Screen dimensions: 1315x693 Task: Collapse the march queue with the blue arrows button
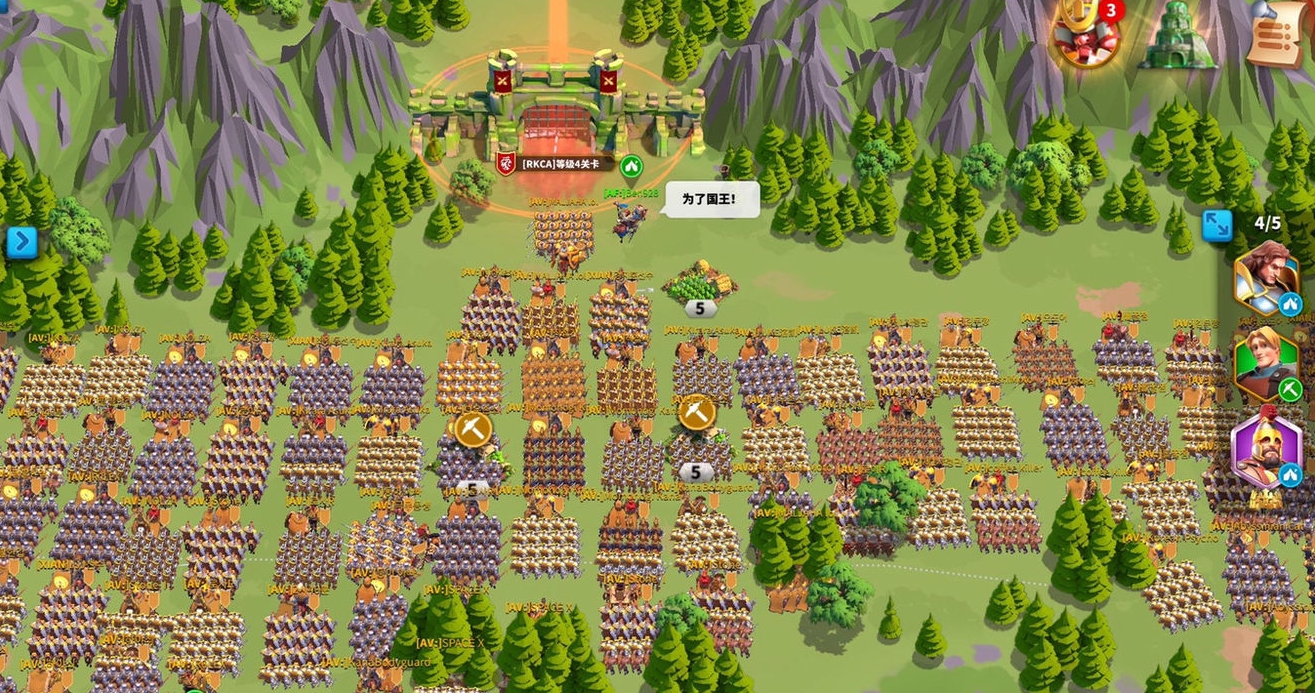coord(1216,225)
